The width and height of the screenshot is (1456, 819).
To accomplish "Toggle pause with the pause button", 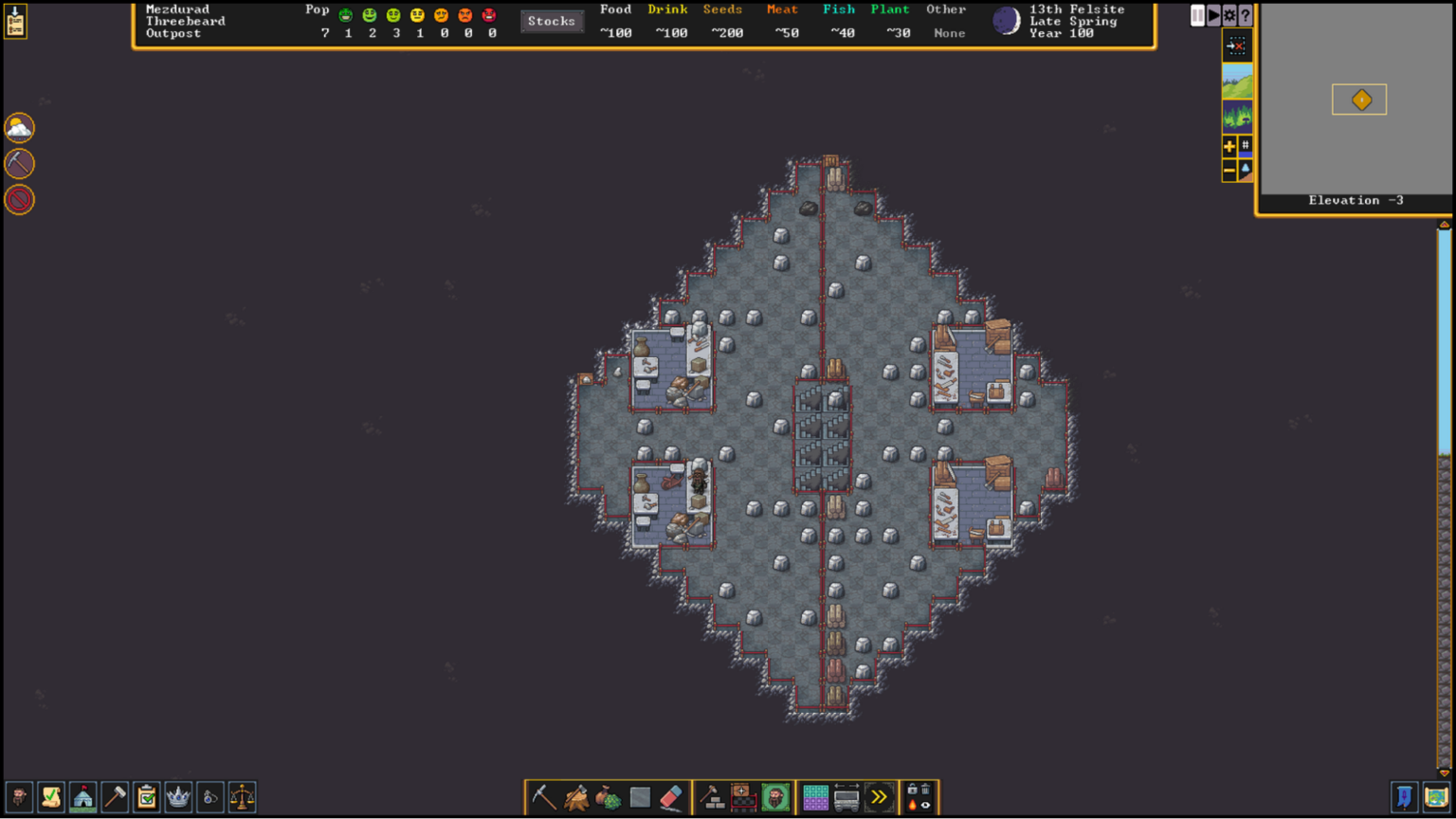I will (1198, 15).
